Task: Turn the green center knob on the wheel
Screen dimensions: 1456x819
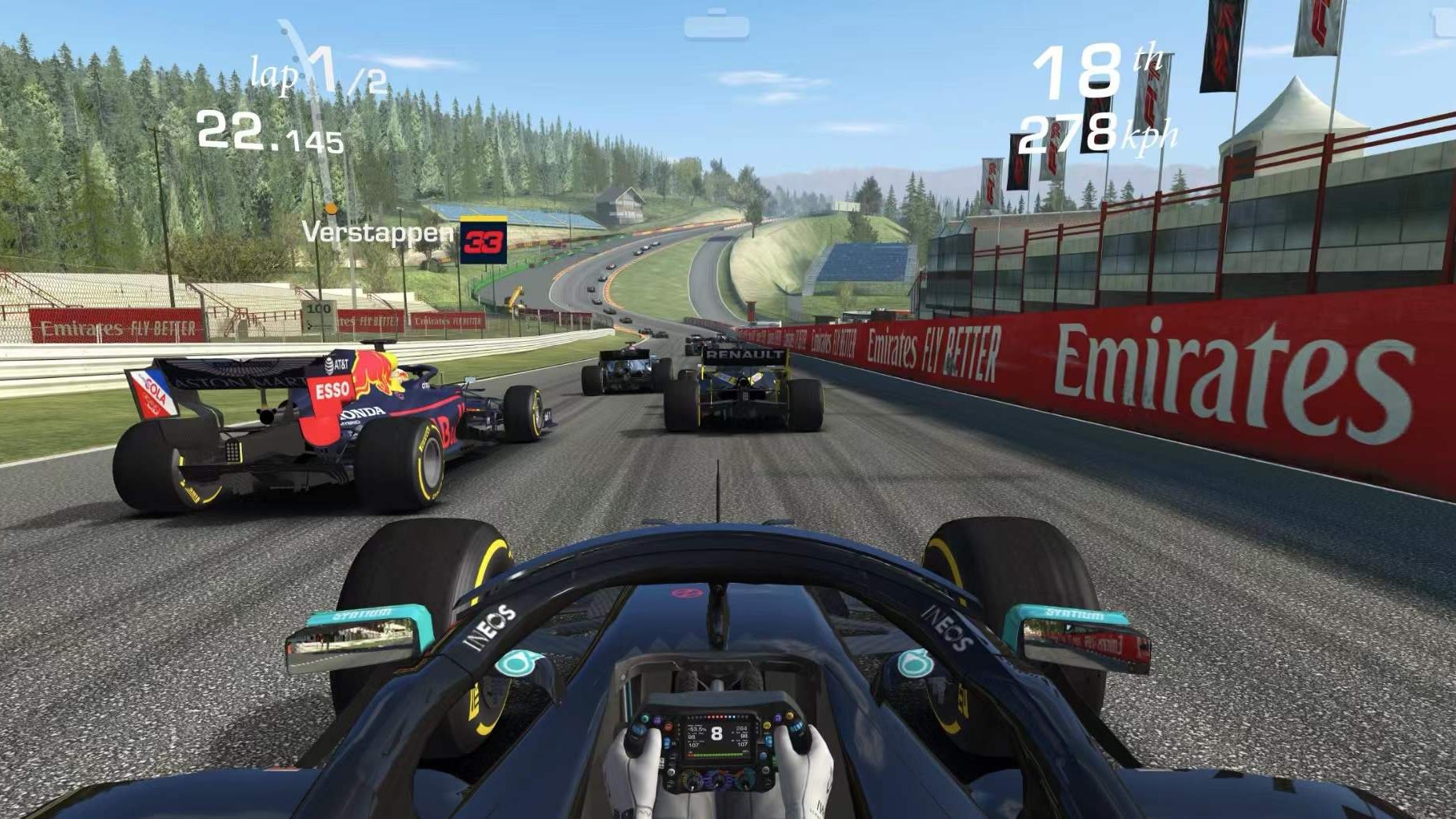Action: pos(692,781)
